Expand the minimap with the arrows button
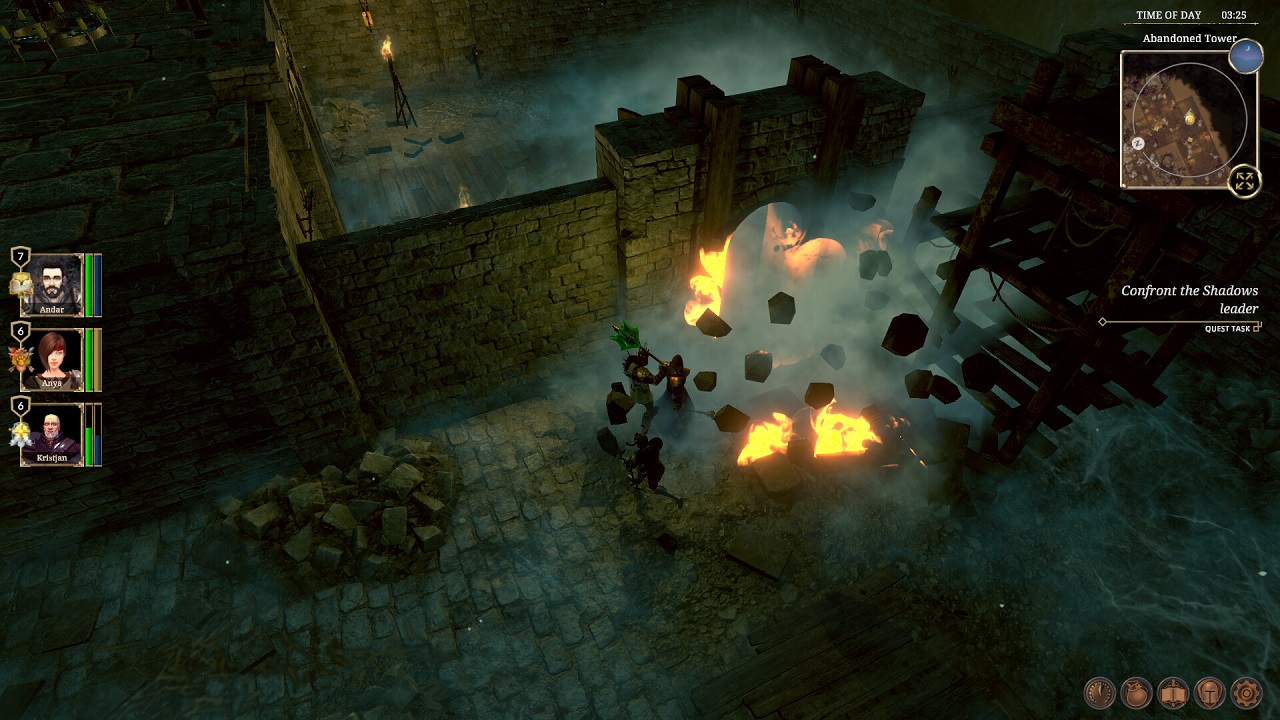Image resolution: width=1280 pixels, height=720 pixels. (x=1244, y=181)
